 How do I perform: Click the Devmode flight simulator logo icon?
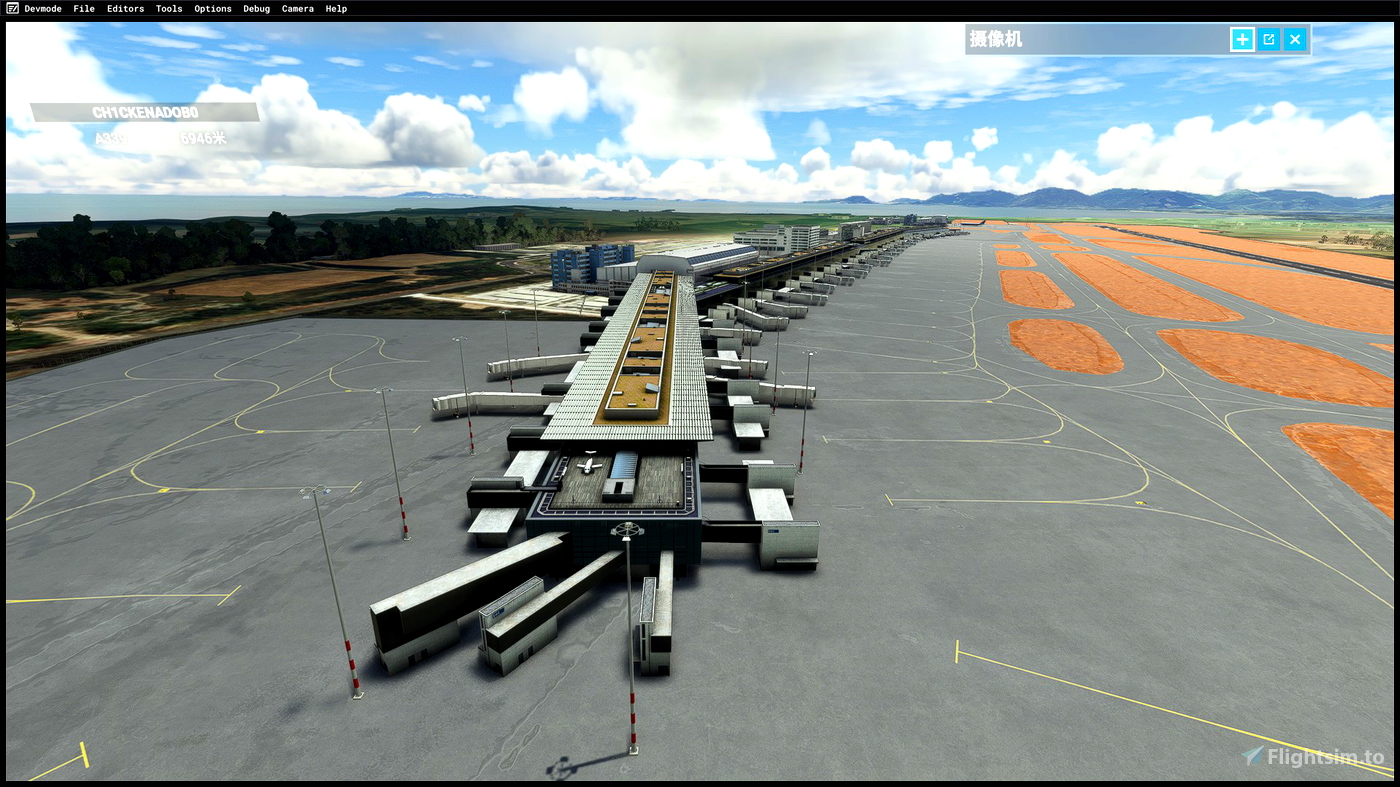(10, 8)
